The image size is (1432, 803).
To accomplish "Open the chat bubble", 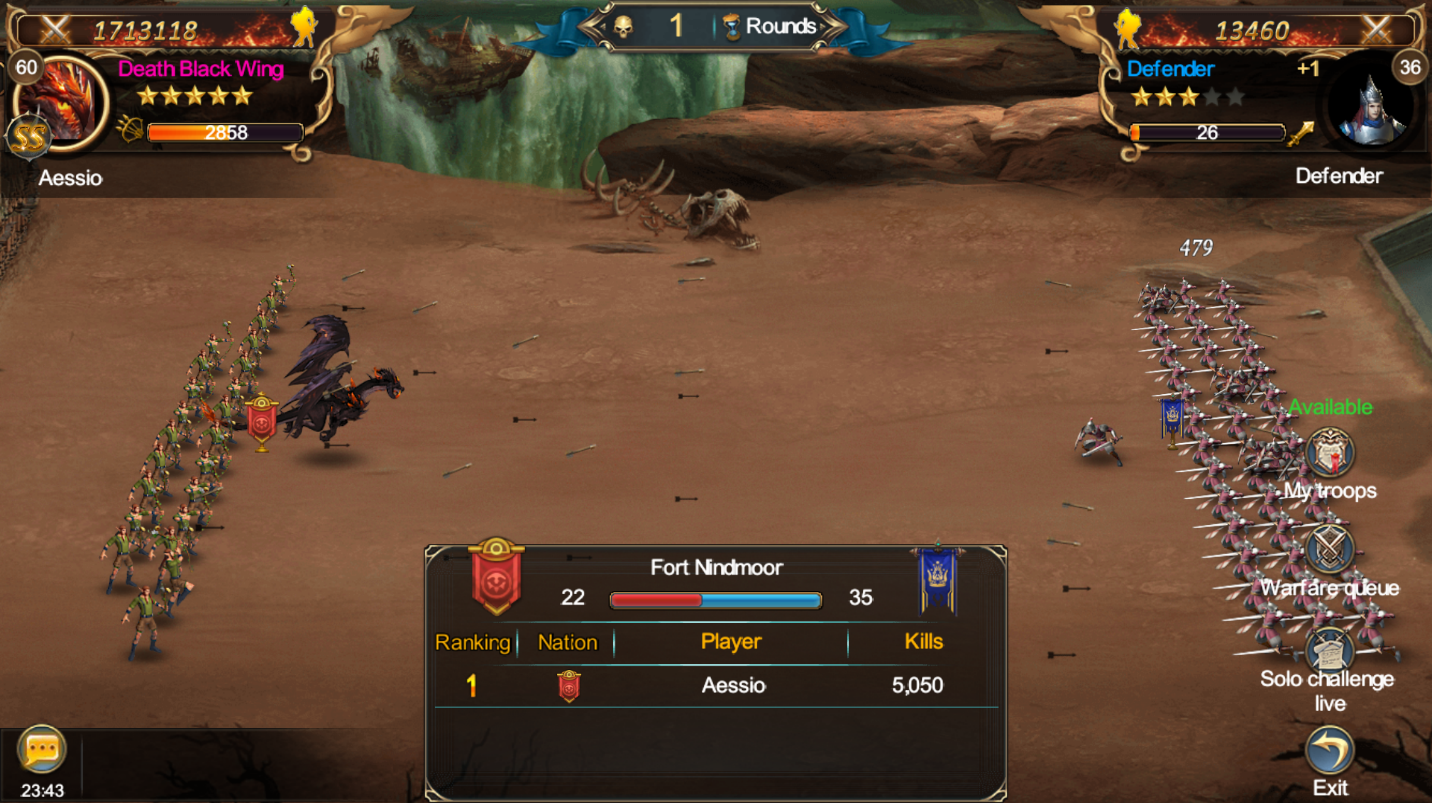I will tap(42, 750).
